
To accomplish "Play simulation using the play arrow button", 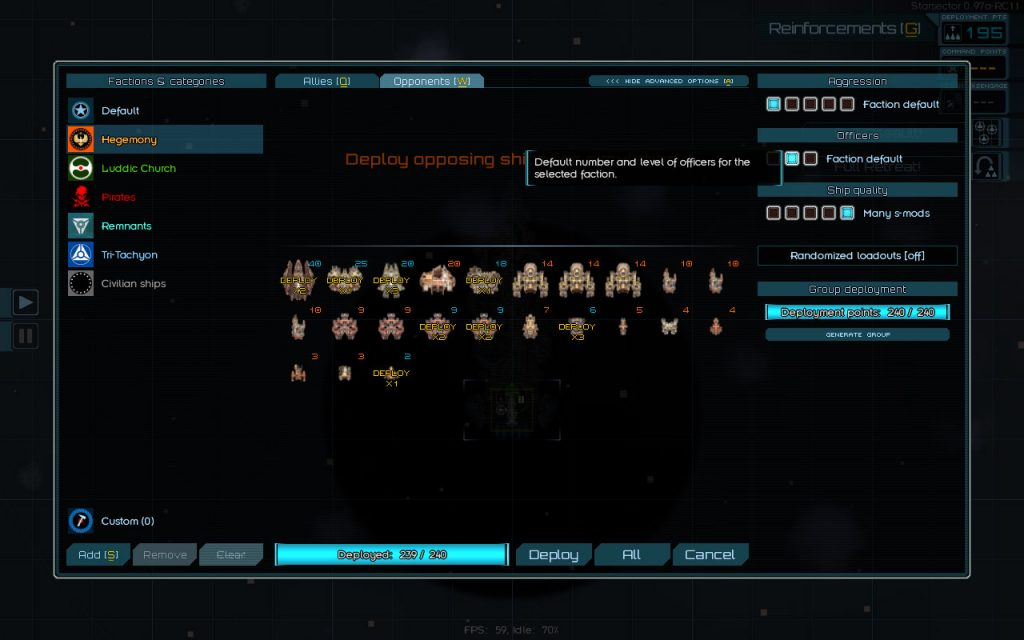I will click(25, 301).
